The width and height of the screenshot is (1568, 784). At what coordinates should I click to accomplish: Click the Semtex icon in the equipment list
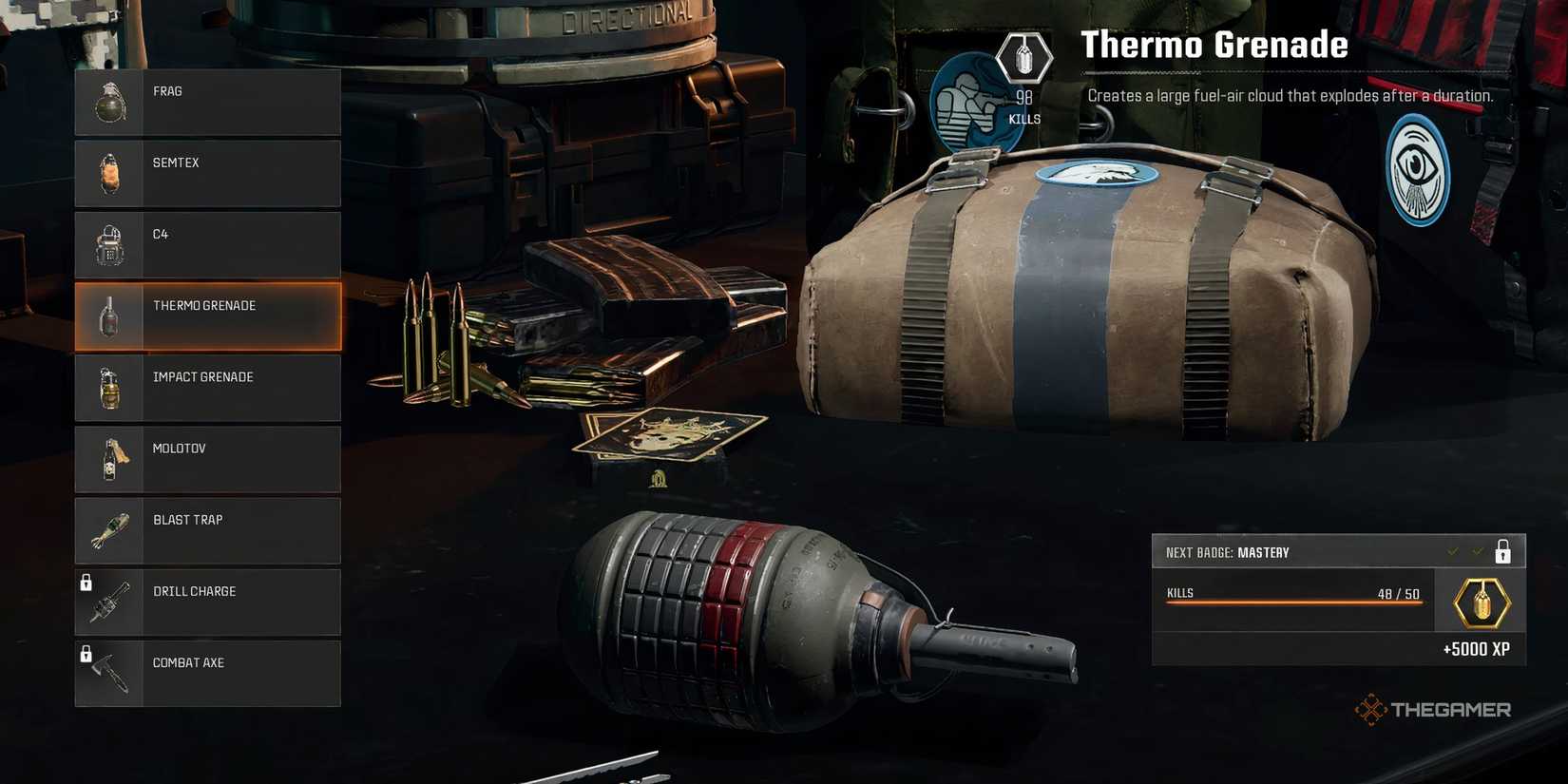[109, 172]
